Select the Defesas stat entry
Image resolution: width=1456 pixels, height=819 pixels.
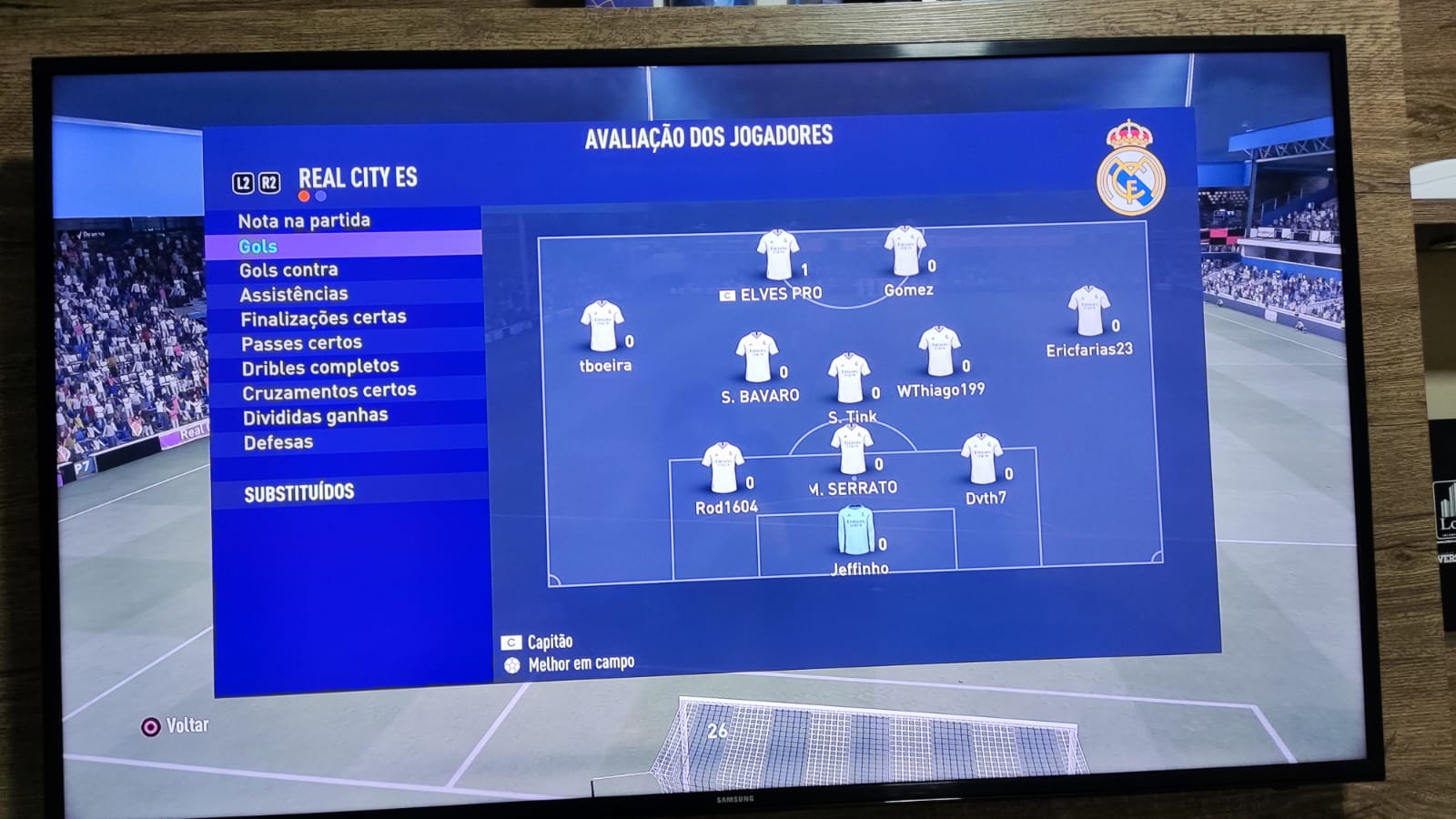point(278,442)
